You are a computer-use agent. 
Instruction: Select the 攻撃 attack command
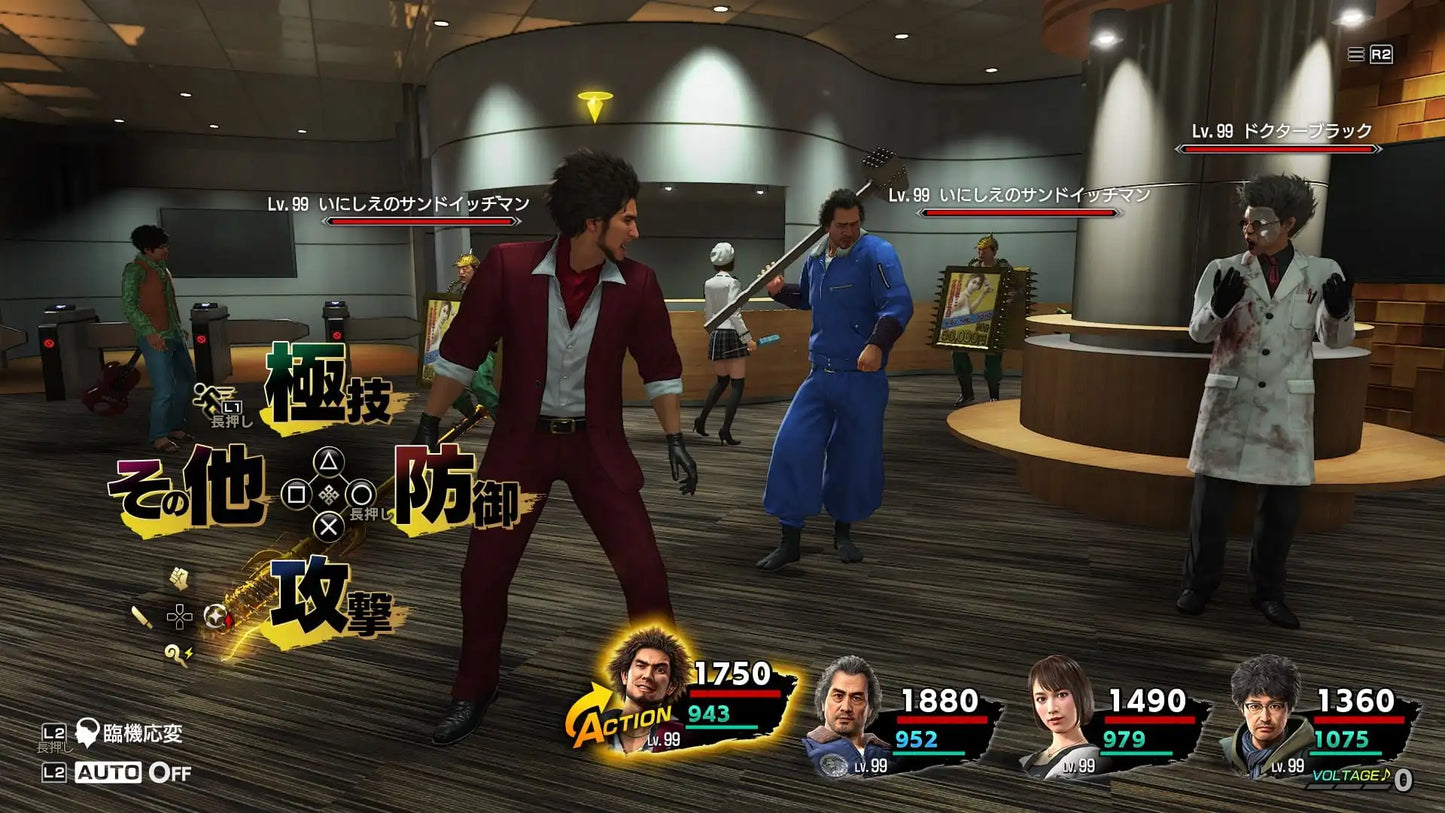pyautogui.click(x=330, y=600)
